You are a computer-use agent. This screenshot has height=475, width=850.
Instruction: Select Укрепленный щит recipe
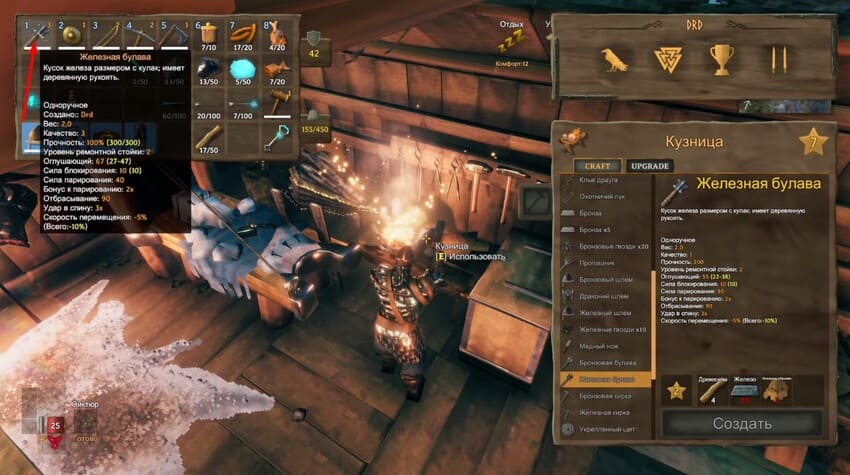[x=607, y=428]
